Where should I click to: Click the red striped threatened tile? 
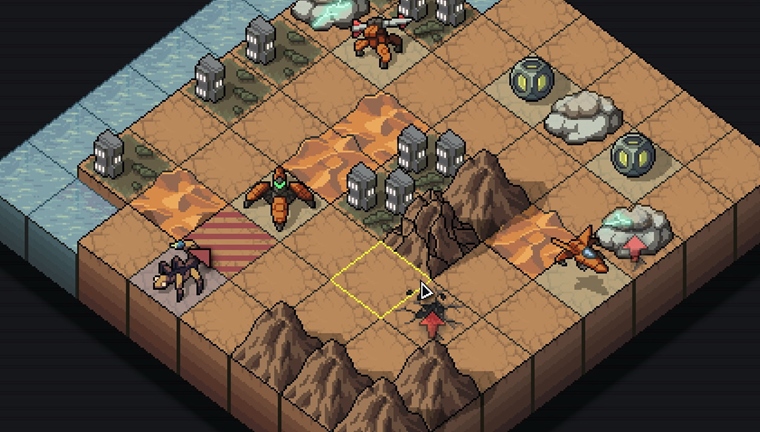click(x=230, y=240)
